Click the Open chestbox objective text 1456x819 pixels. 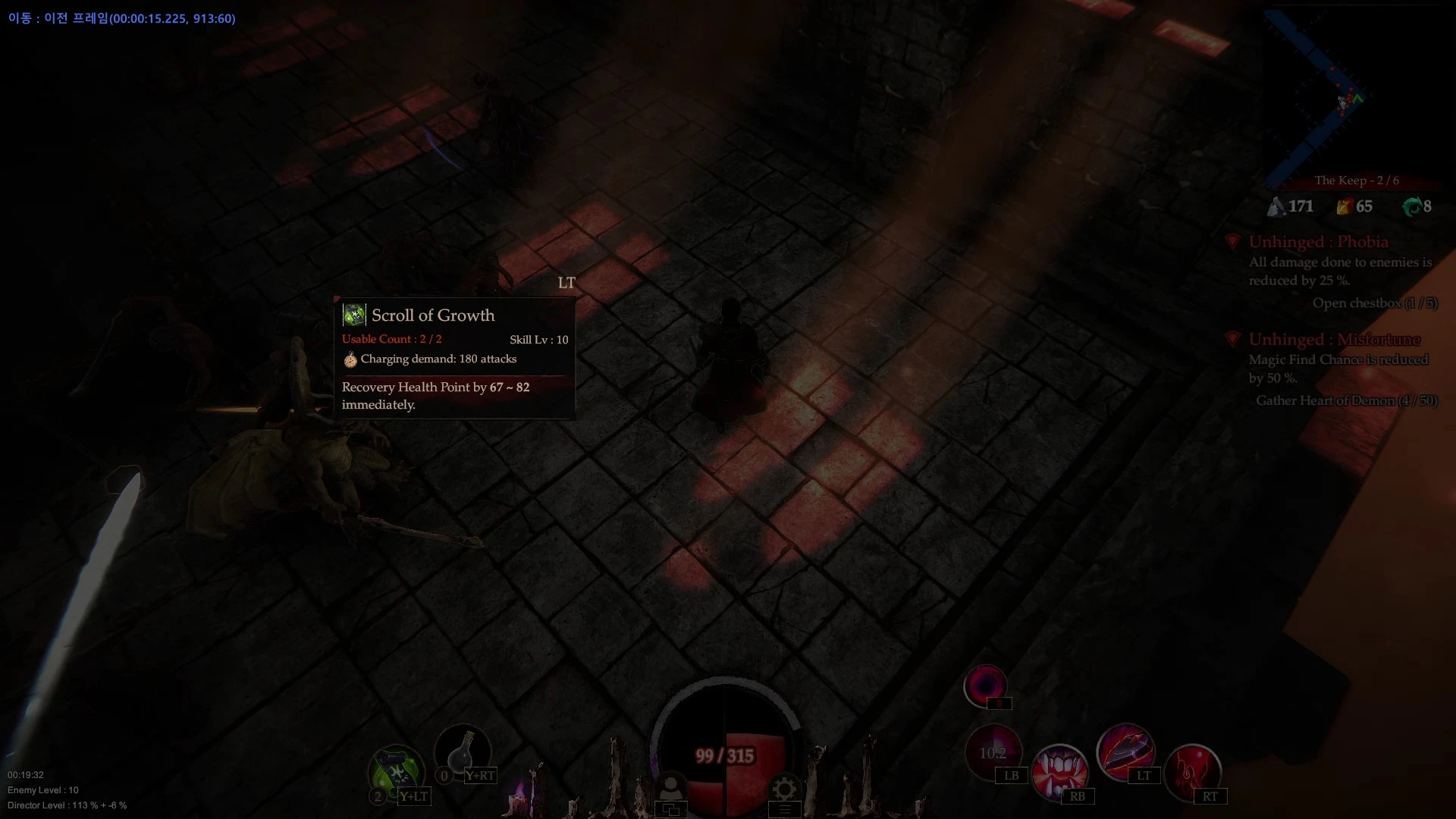pos(1375,303)
